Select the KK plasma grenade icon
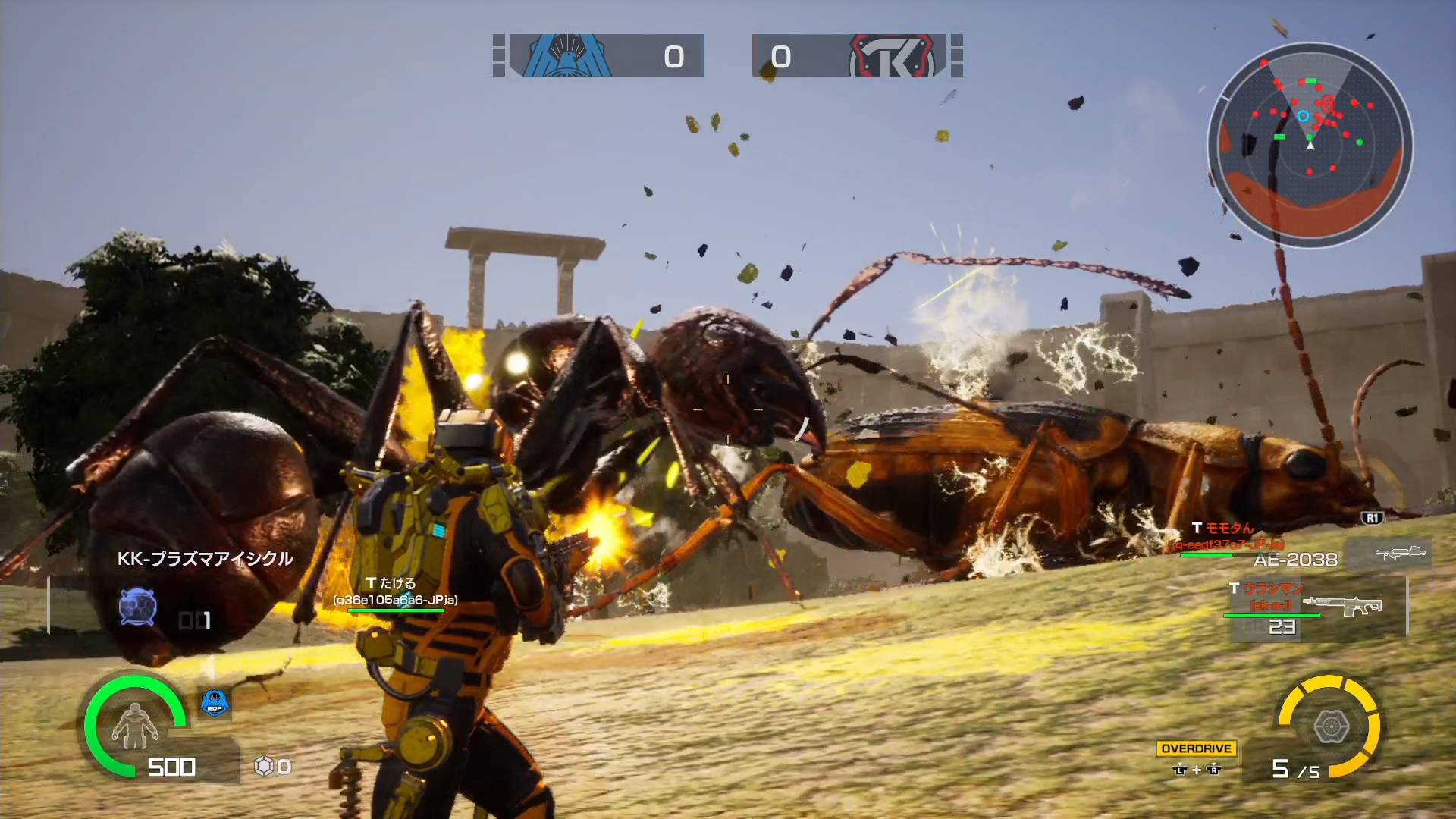This screenshot has width=1456, height=819. (137, 607)
